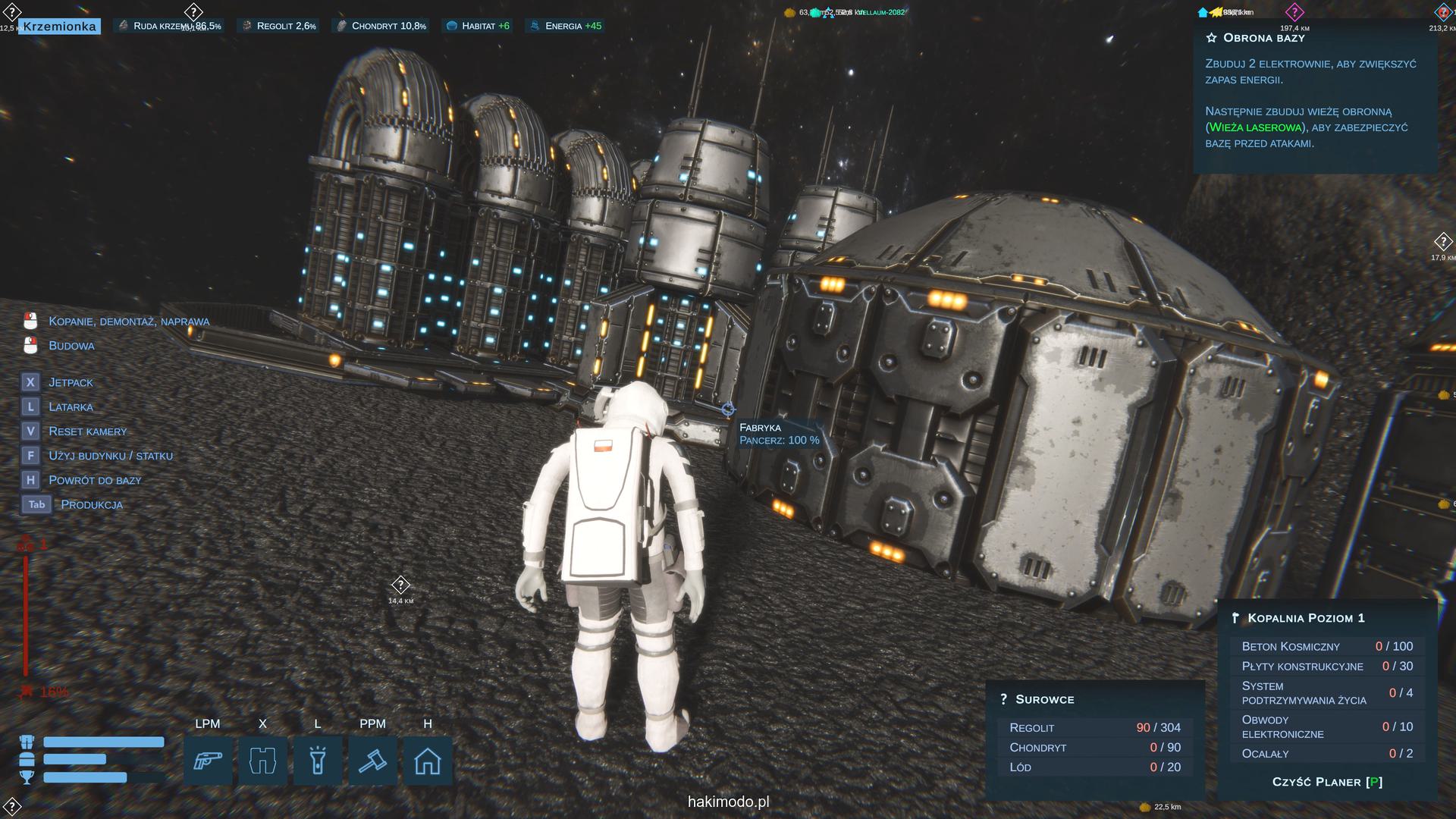The image size is (1456, 819).
Task: Select the 14,4 km waypoint marker
Action: [x=400, y=585]
